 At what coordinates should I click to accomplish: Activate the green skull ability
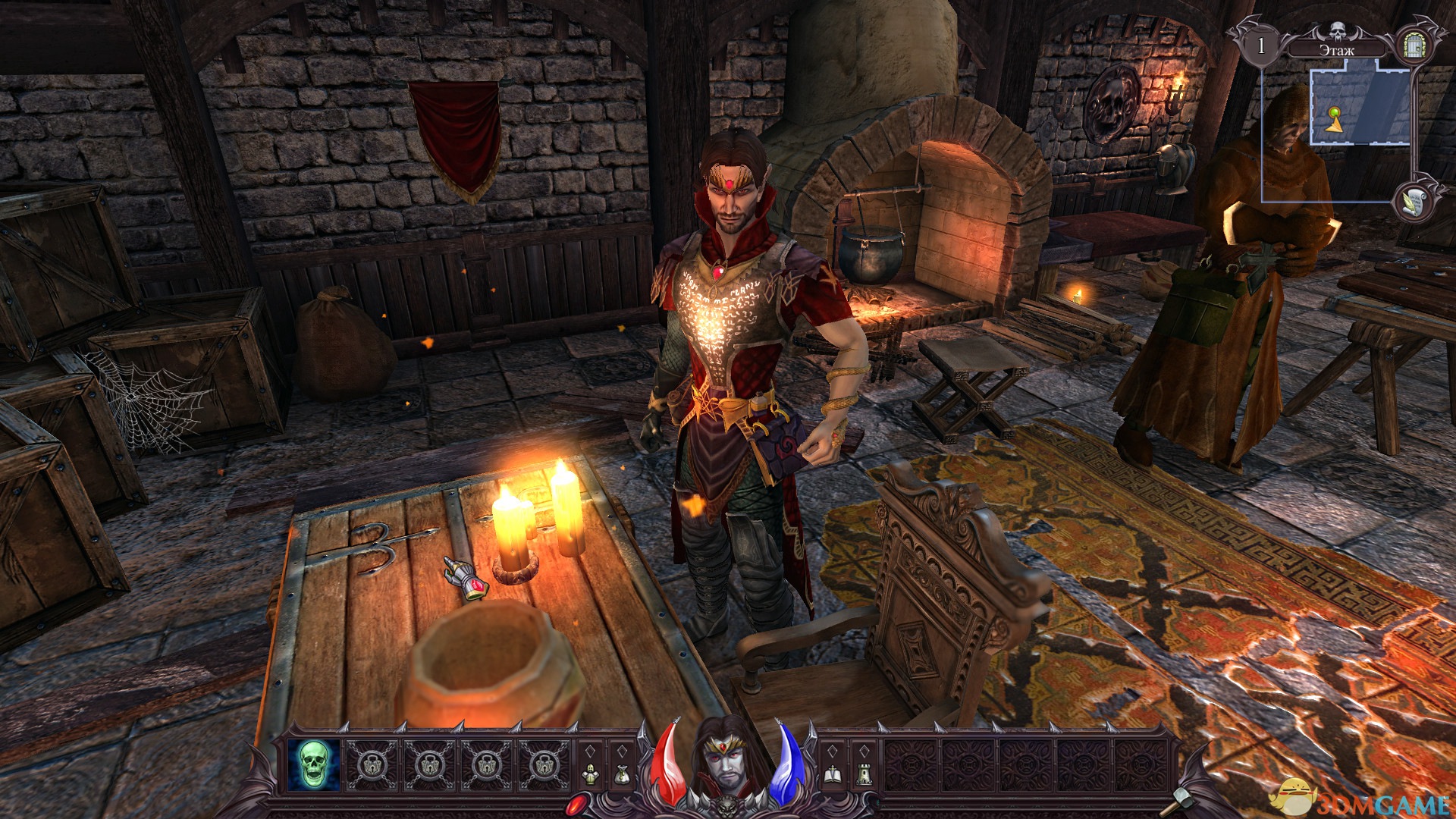click(x=314, y=764)
